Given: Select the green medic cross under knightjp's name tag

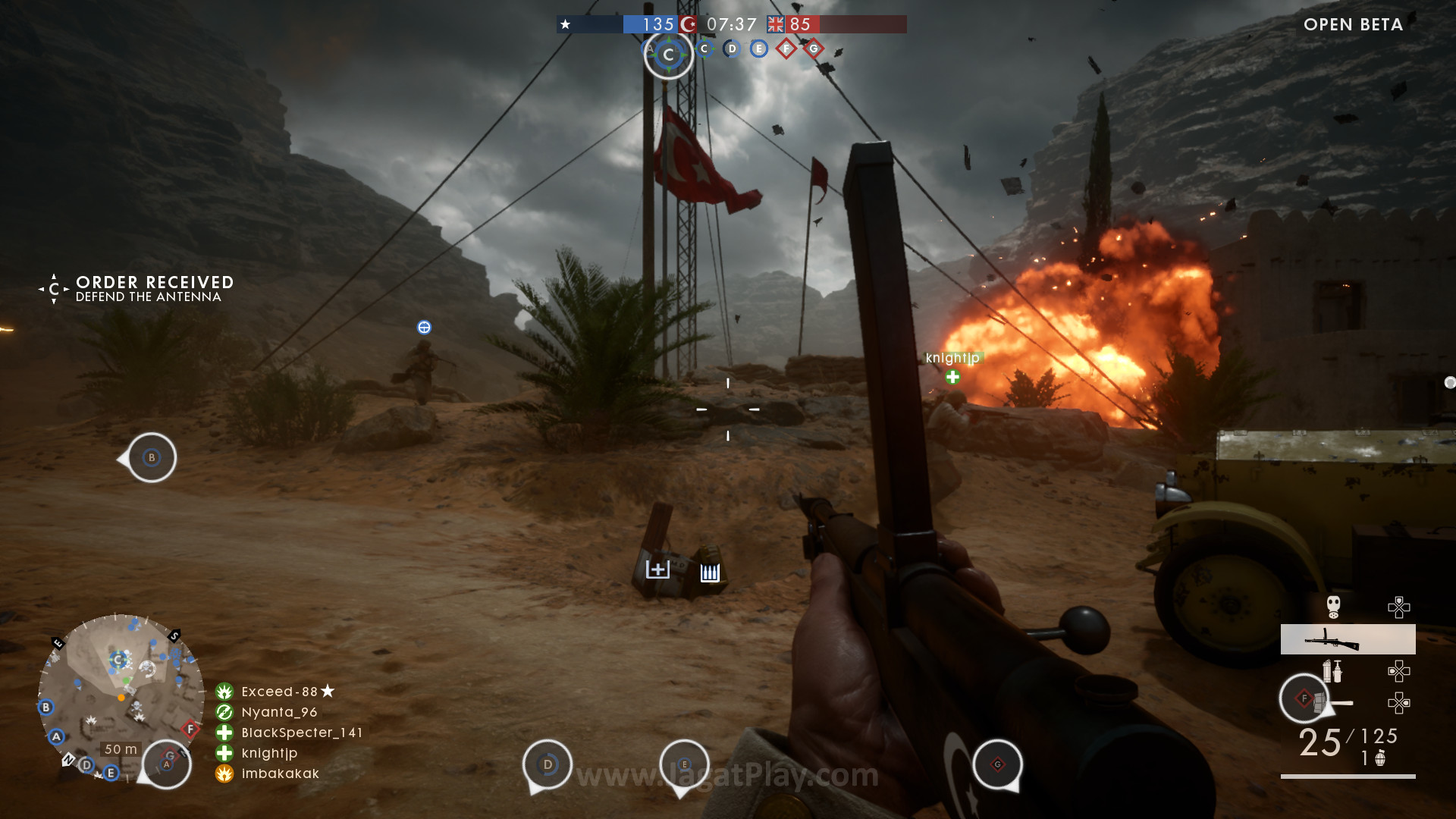Looking at the screenshot, I should click(952, 377).
